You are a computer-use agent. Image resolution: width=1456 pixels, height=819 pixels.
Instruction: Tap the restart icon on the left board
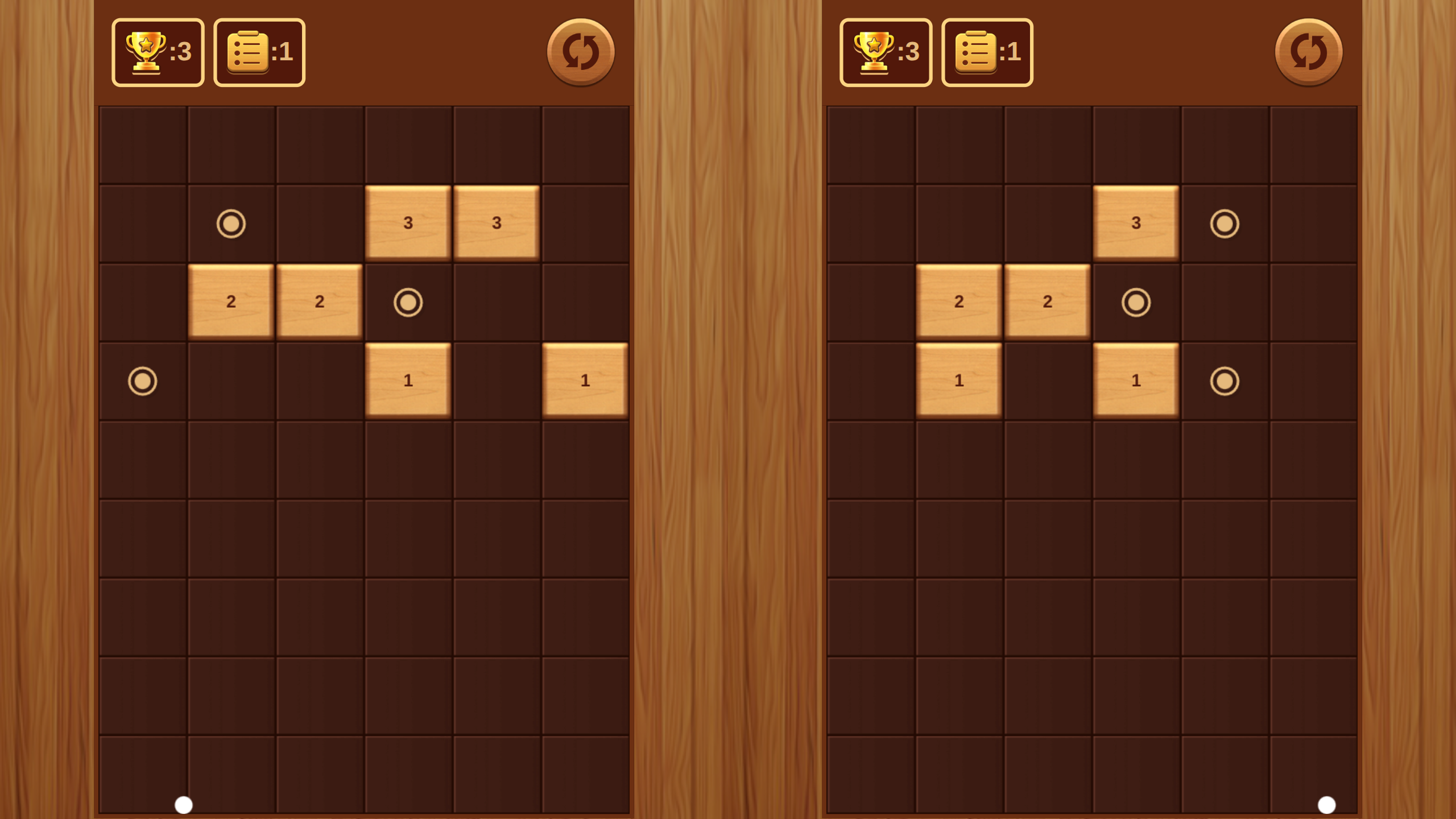point(580,51)
